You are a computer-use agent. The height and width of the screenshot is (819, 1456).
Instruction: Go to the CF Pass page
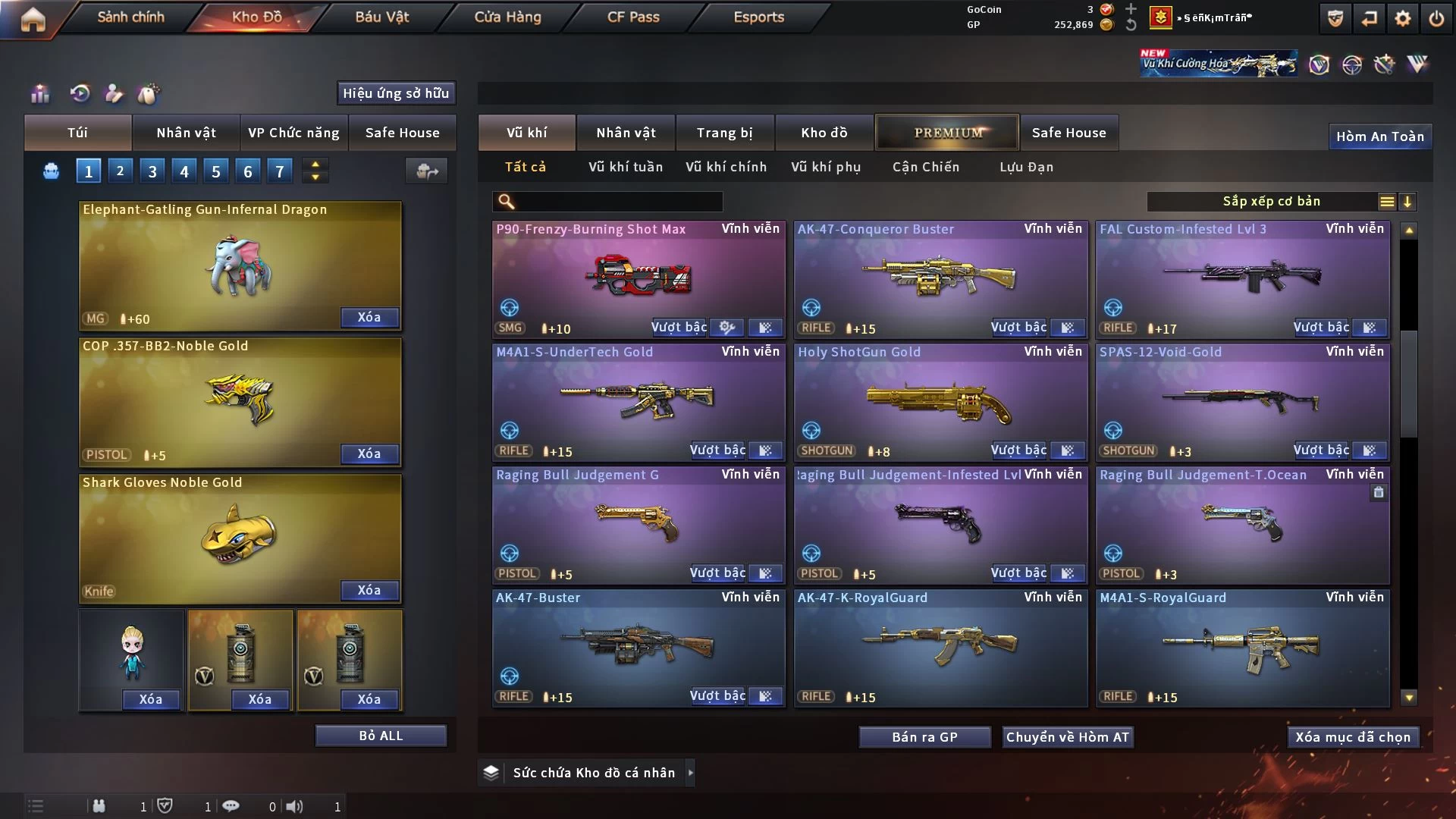pos(633,17)
